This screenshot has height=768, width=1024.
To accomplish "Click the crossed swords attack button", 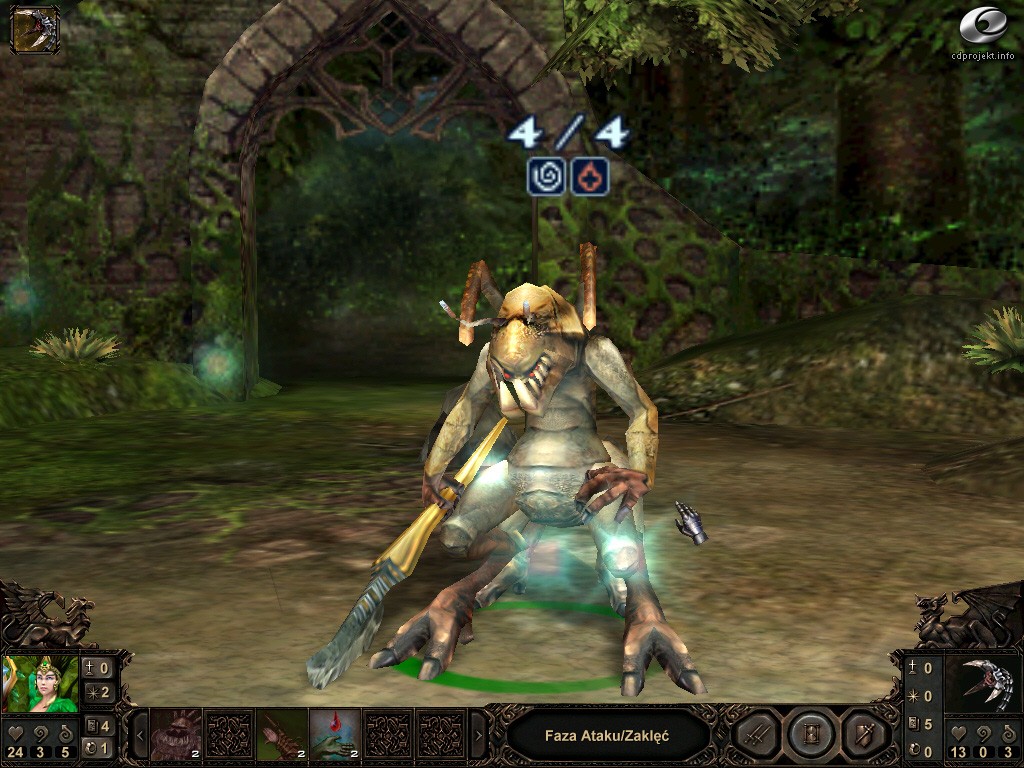I will click(x=756, y=736).
